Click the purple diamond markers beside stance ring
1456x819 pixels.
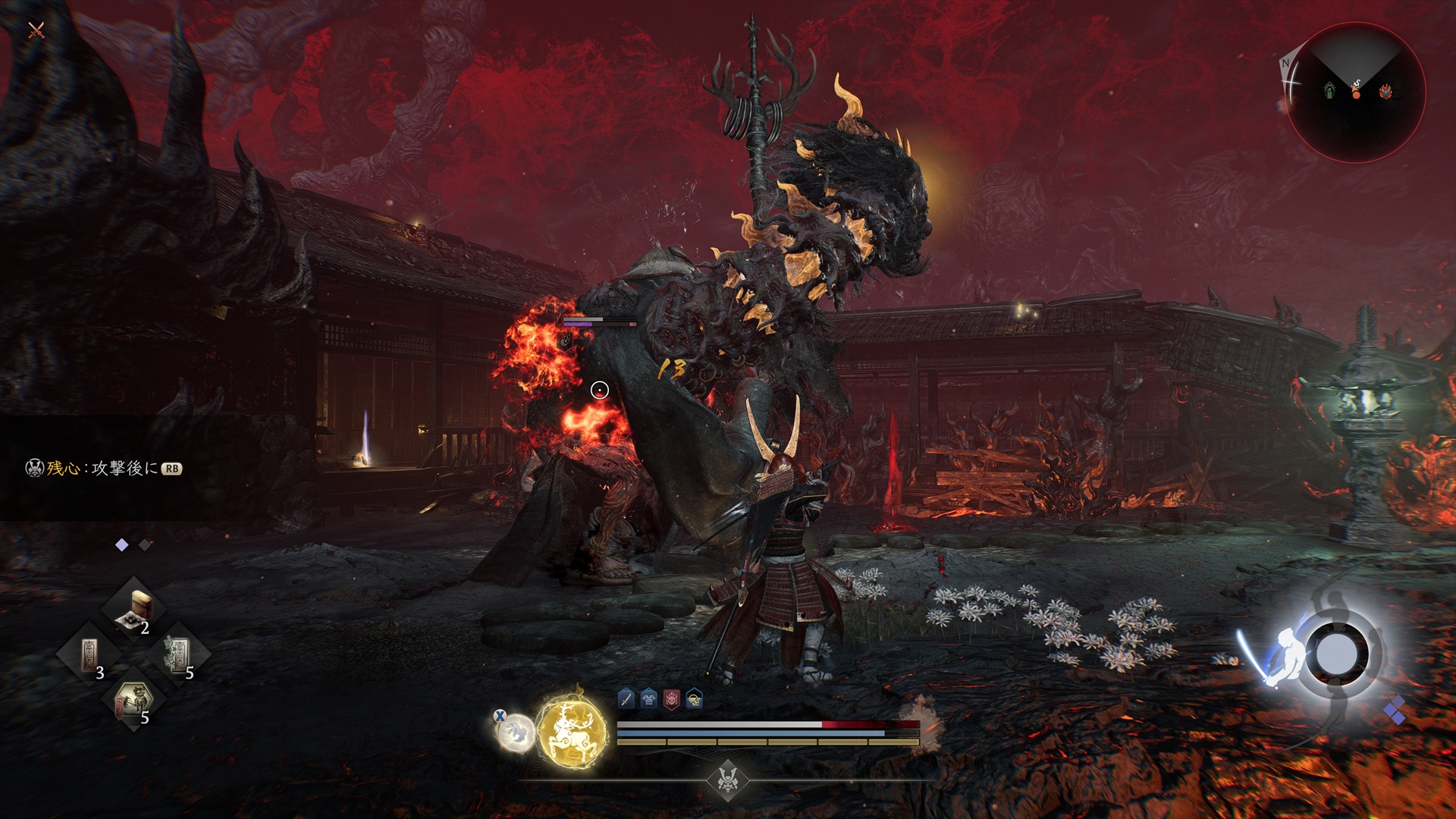point(1394,711)
